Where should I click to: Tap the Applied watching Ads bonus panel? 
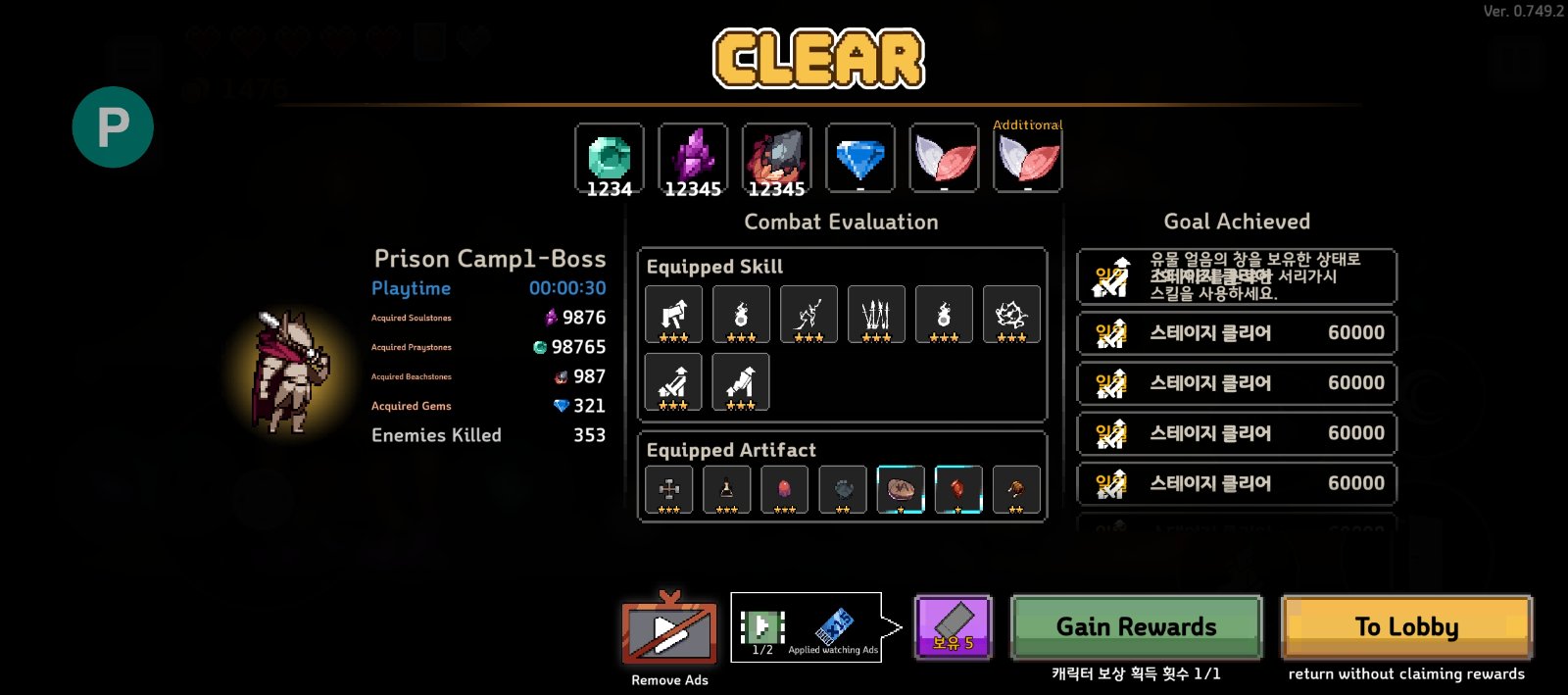tap(808, 627)
